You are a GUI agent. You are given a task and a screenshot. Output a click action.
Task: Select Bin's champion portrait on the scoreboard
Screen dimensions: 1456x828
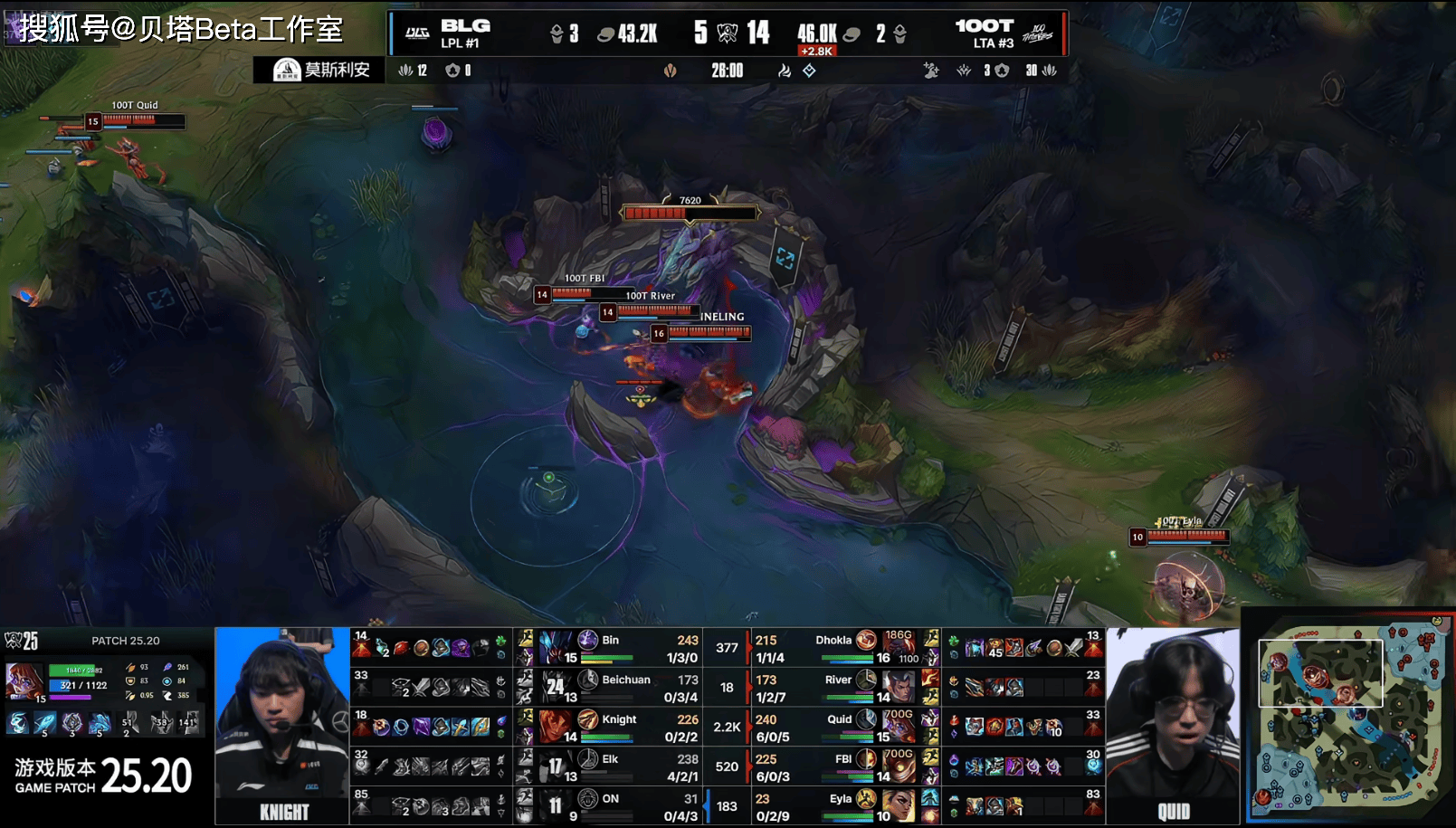[x=556, y=648]
